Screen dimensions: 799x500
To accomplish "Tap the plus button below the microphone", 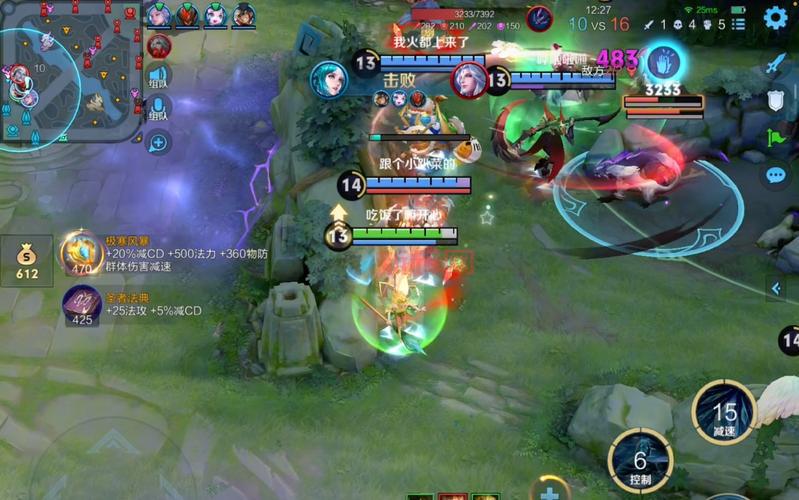I will [x=158, y=143].
